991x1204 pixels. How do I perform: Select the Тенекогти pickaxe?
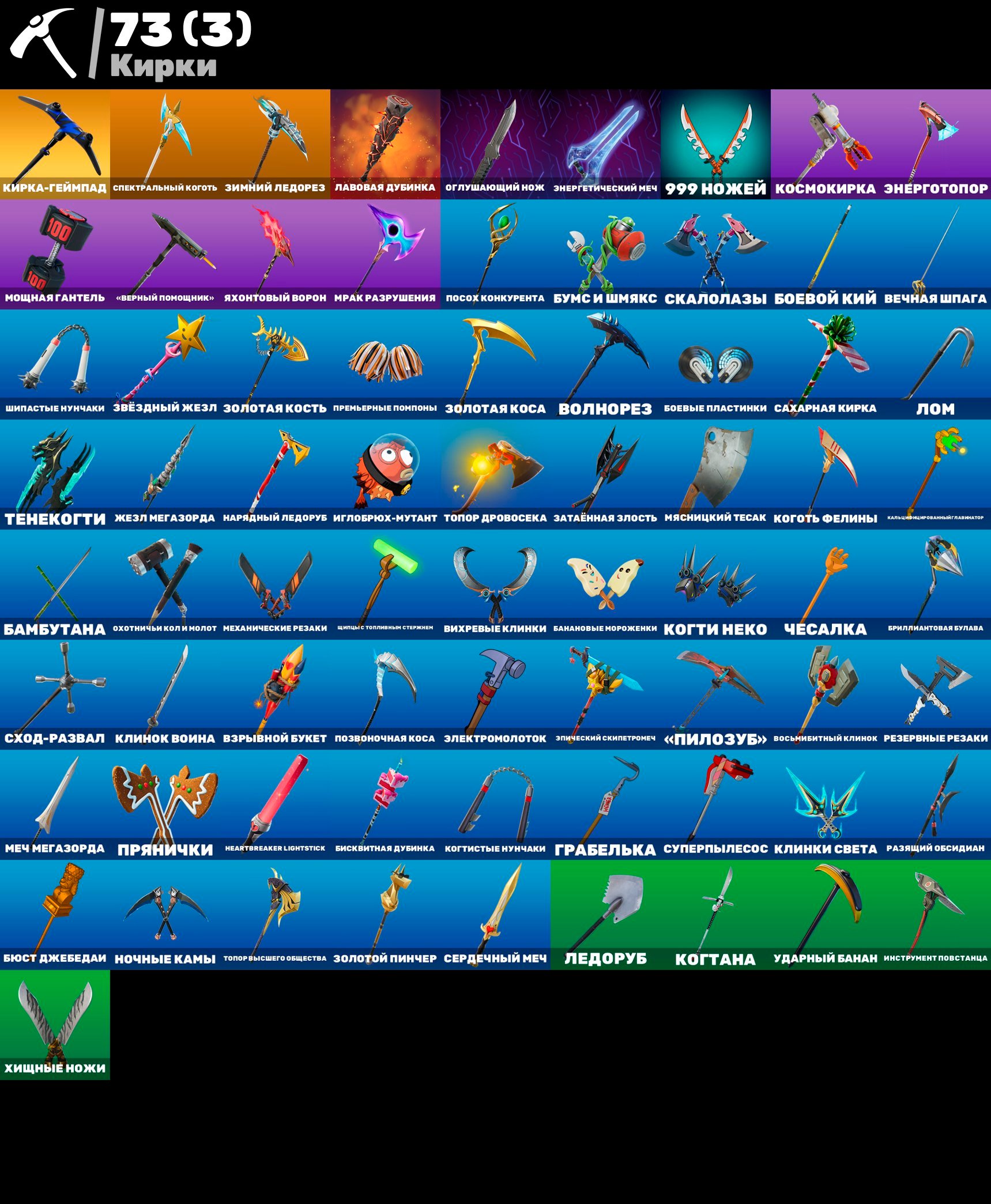coord(55,473)
